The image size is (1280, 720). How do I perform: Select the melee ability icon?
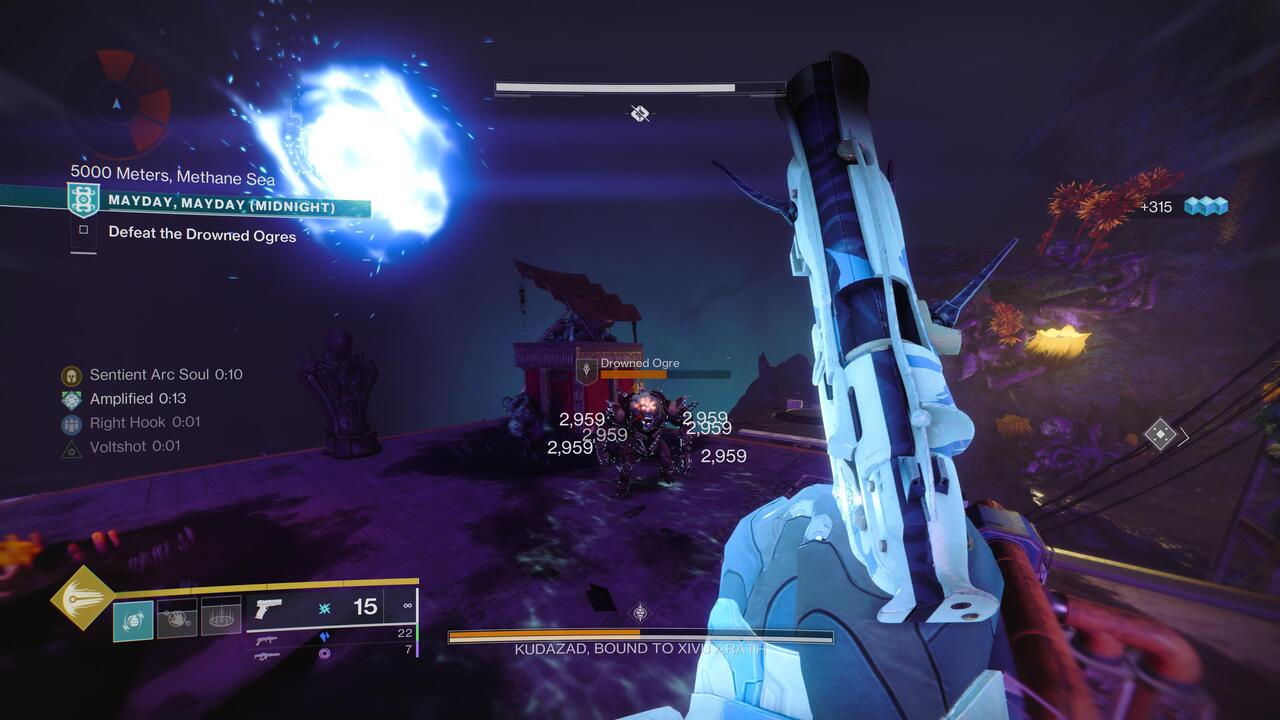click(178, 615)
